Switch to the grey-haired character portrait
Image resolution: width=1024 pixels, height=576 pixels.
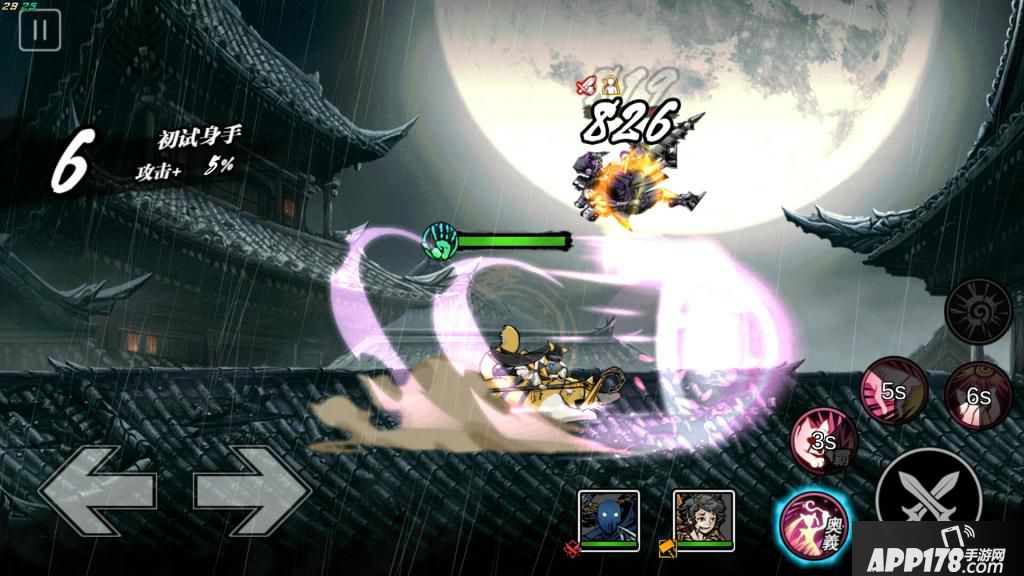(703, 517)
